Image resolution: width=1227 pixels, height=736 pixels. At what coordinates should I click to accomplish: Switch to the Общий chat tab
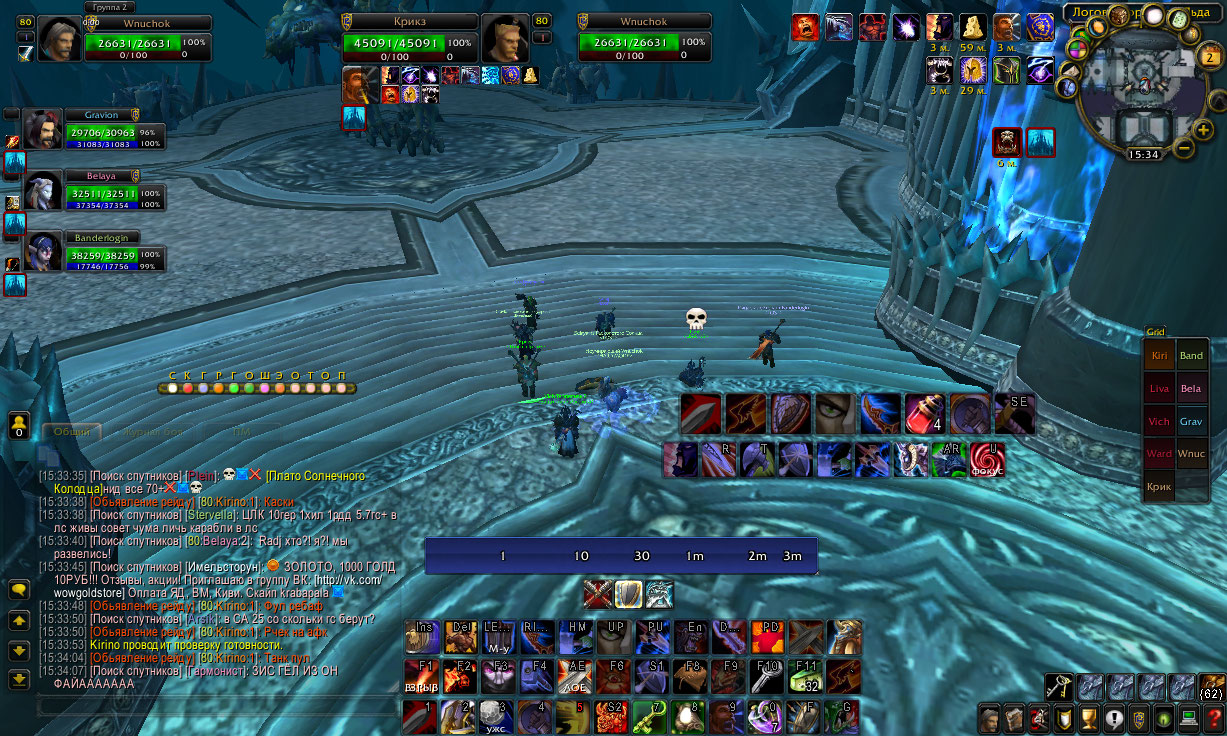click(72, 432)
